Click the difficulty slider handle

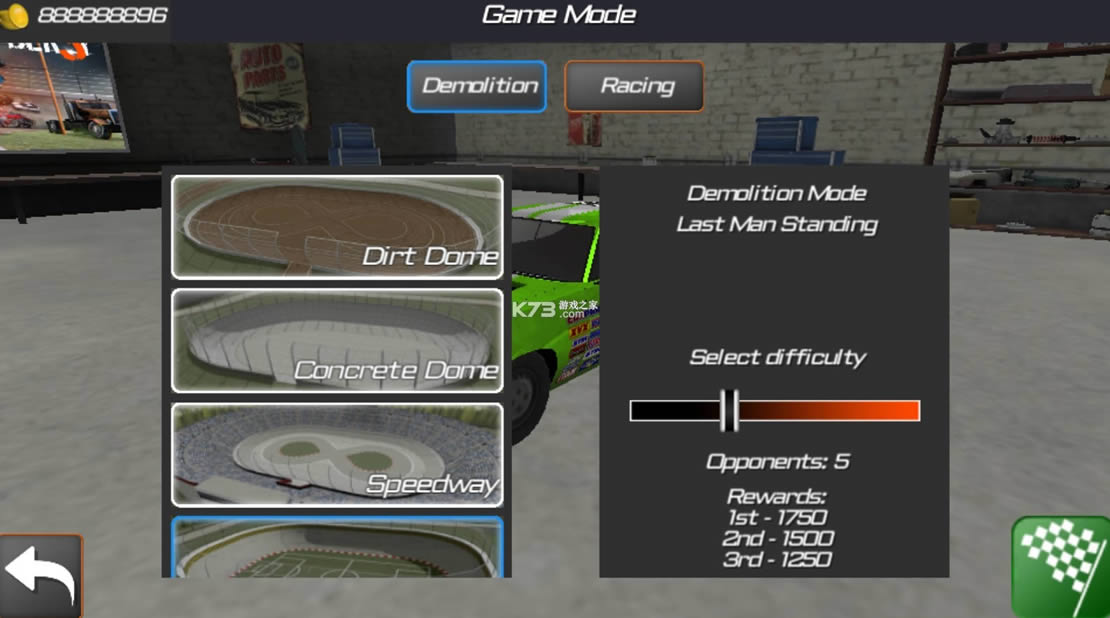point(729,410)
